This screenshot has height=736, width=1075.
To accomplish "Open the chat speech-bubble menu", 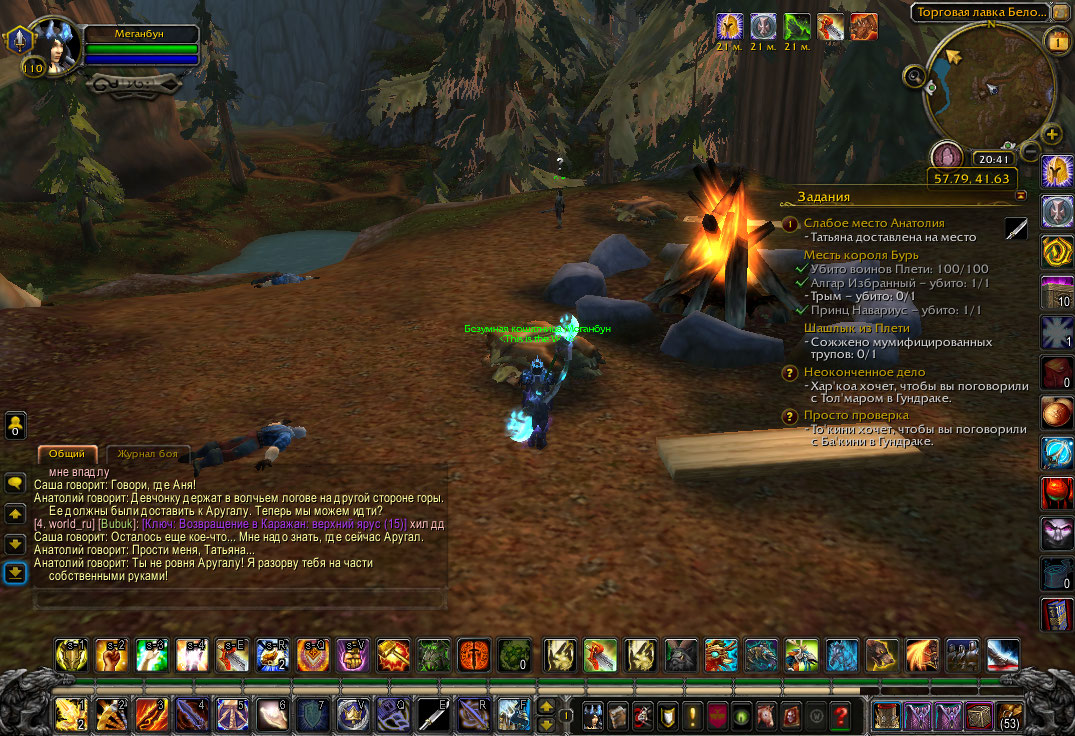I will click(15, 482).
